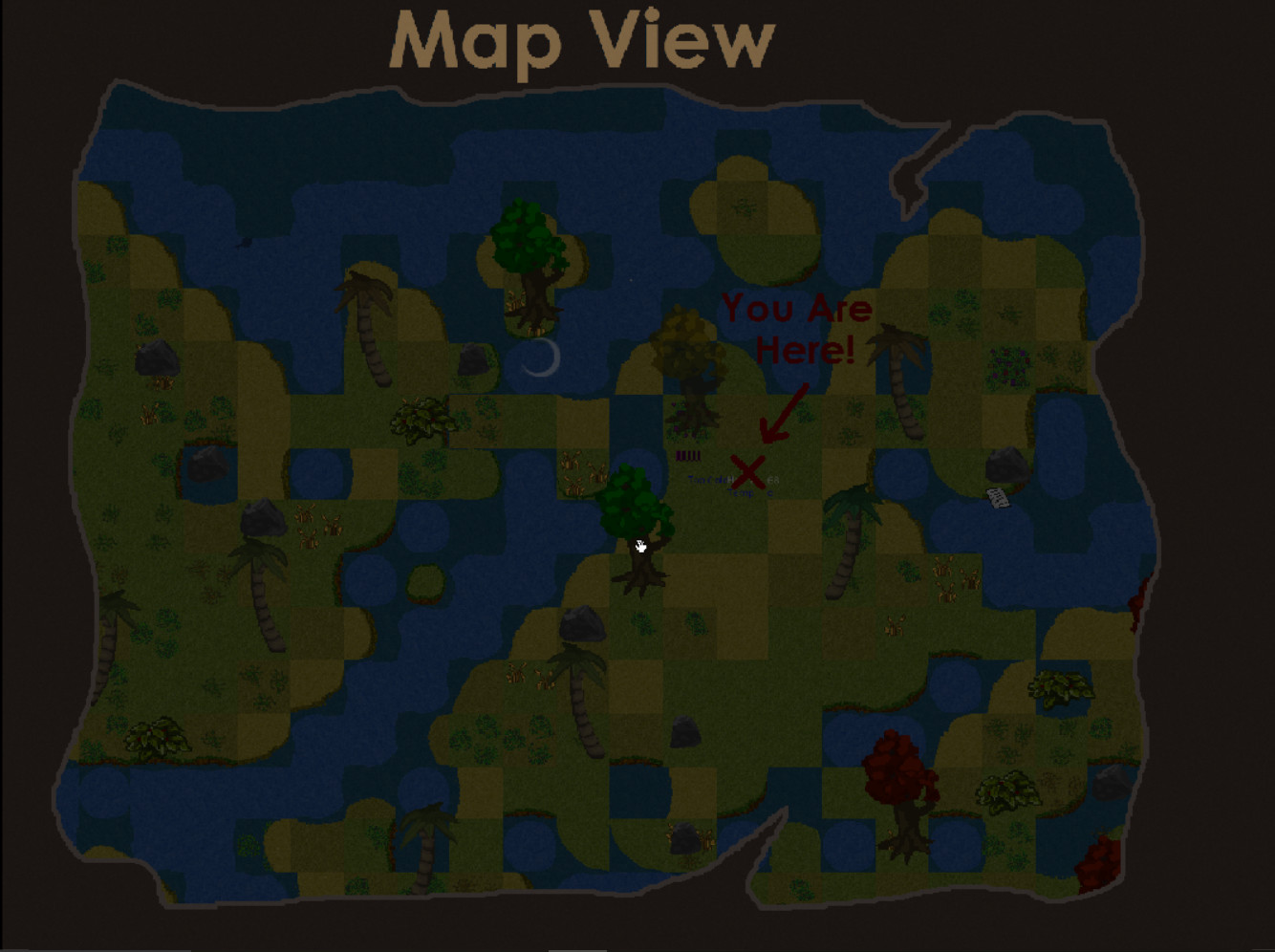
Task: Click the dark red arrow pointing at the X
Action: 784,411
